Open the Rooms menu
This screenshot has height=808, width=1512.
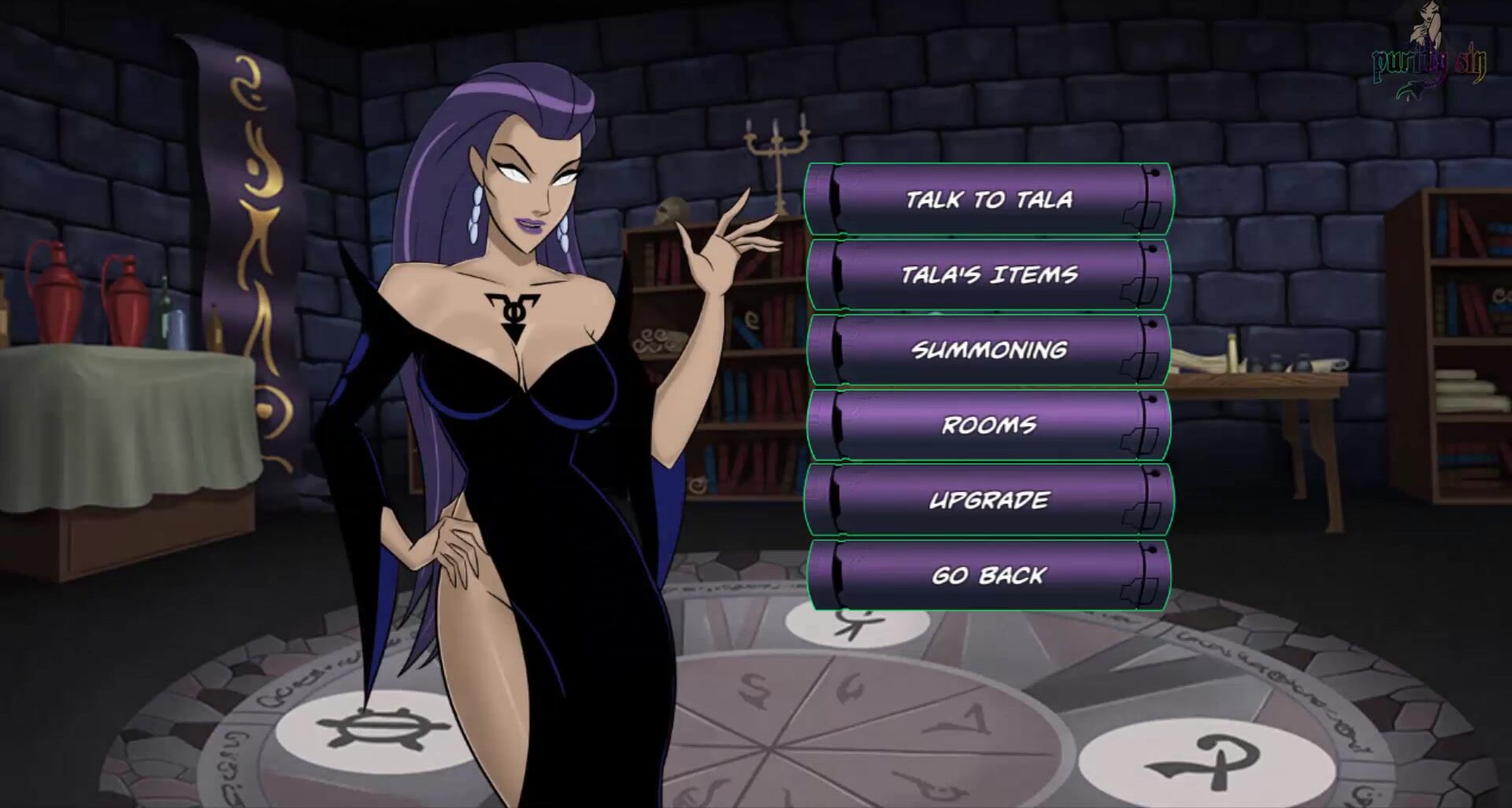[x=988, y=425]
